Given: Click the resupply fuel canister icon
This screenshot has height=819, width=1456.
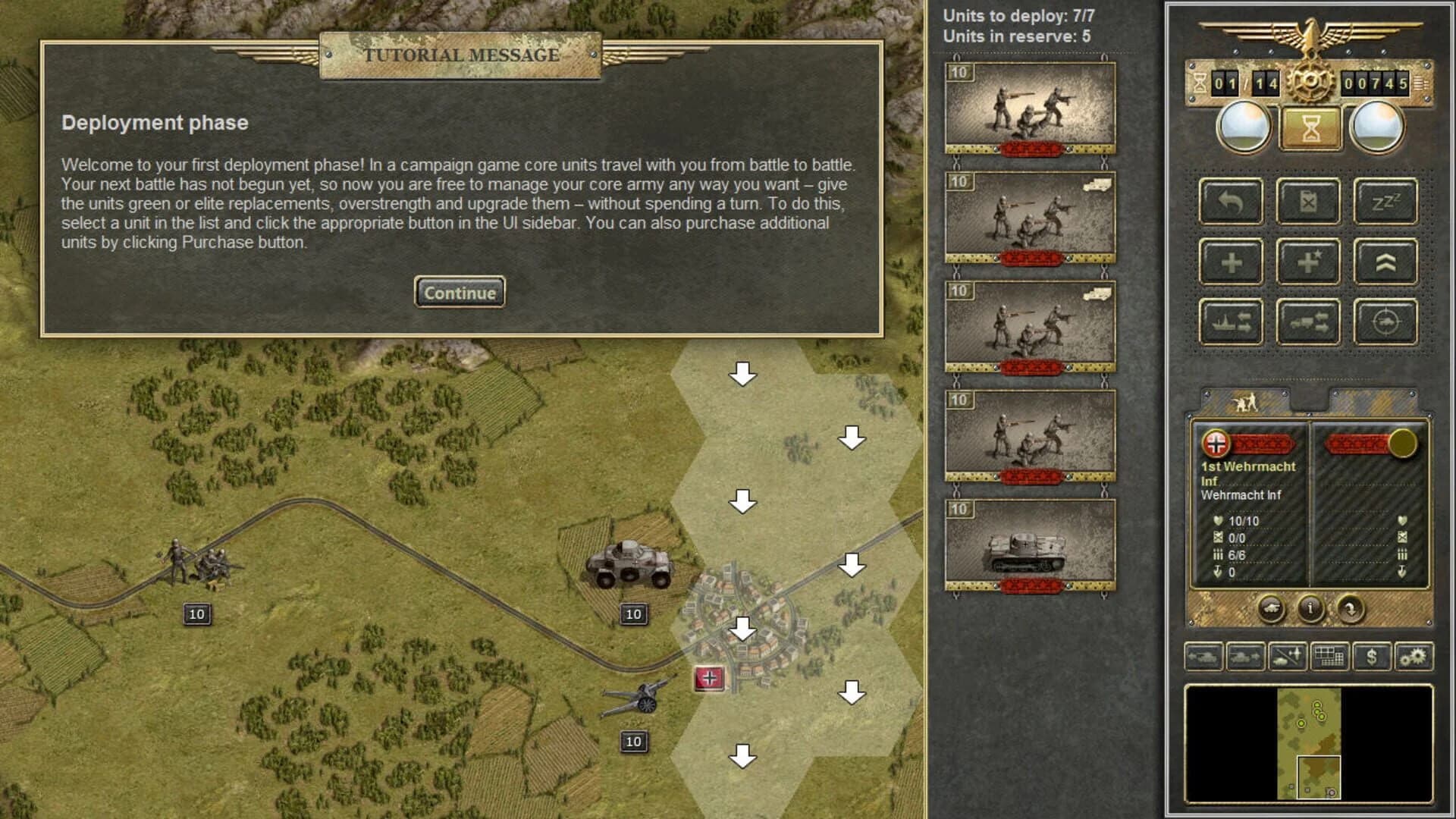Looking at the screenshot, I should click(x=1309, y=201).
